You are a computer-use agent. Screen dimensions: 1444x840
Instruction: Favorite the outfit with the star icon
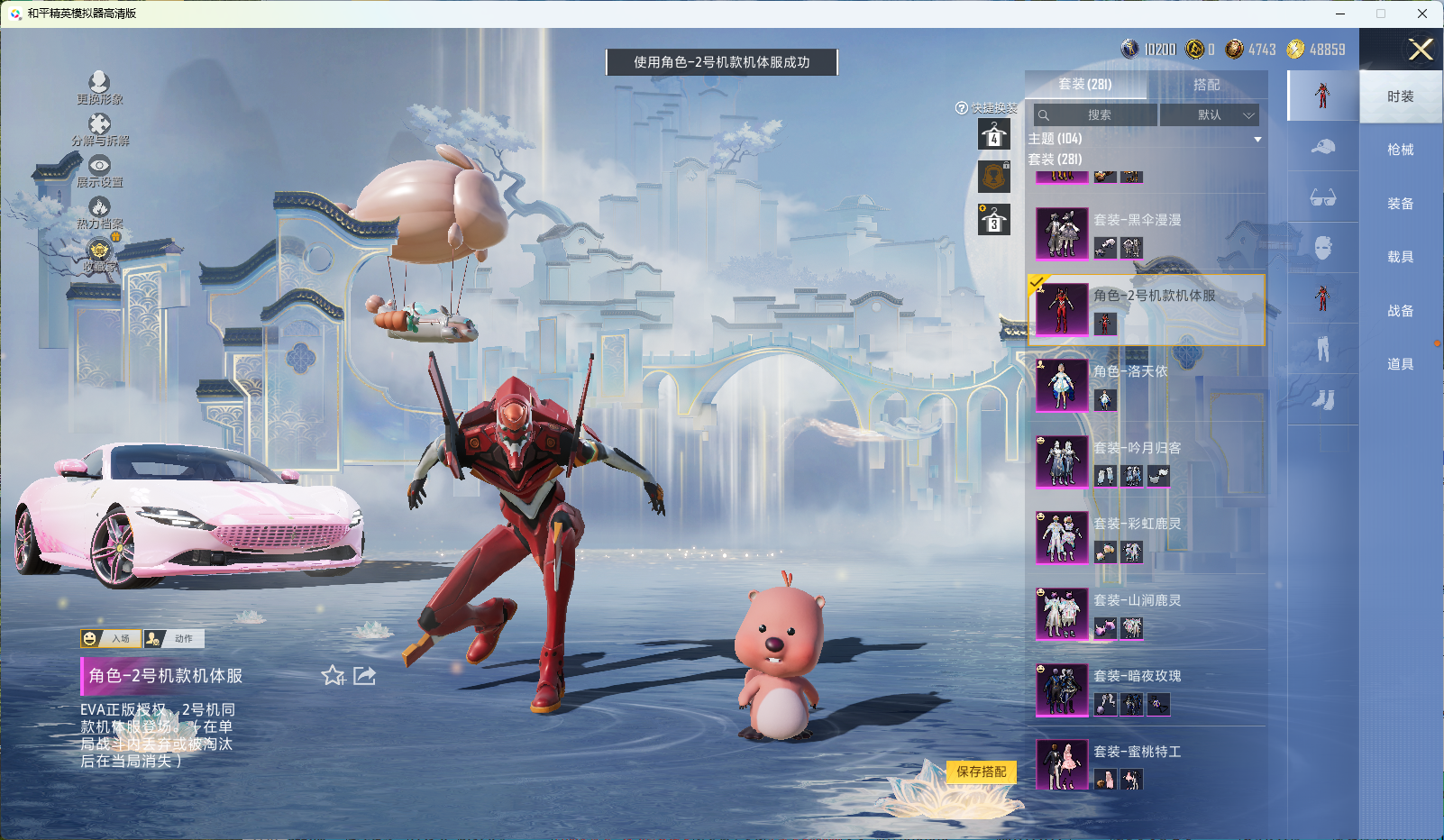click(333, 676)
